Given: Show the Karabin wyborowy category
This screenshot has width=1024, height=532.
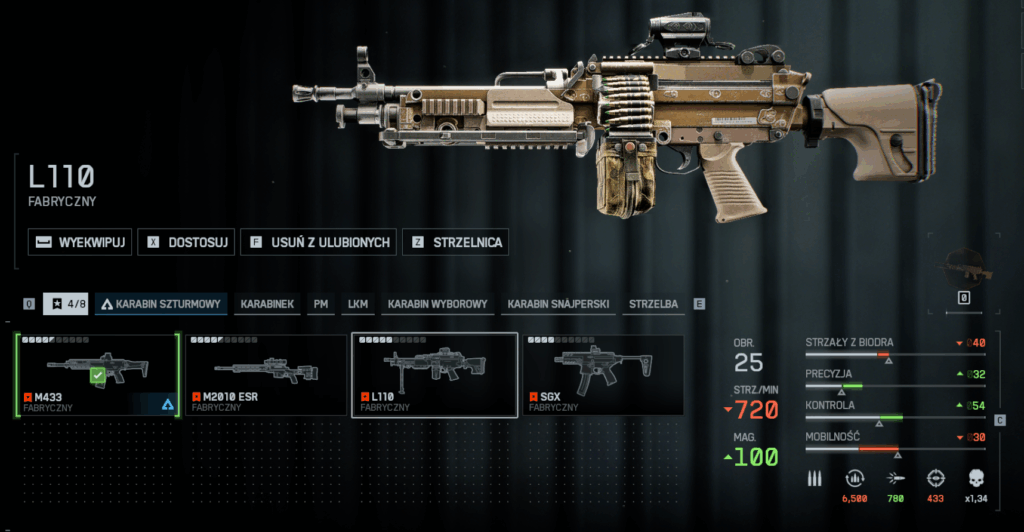Looking at the screenshot, I should (437, 303).
